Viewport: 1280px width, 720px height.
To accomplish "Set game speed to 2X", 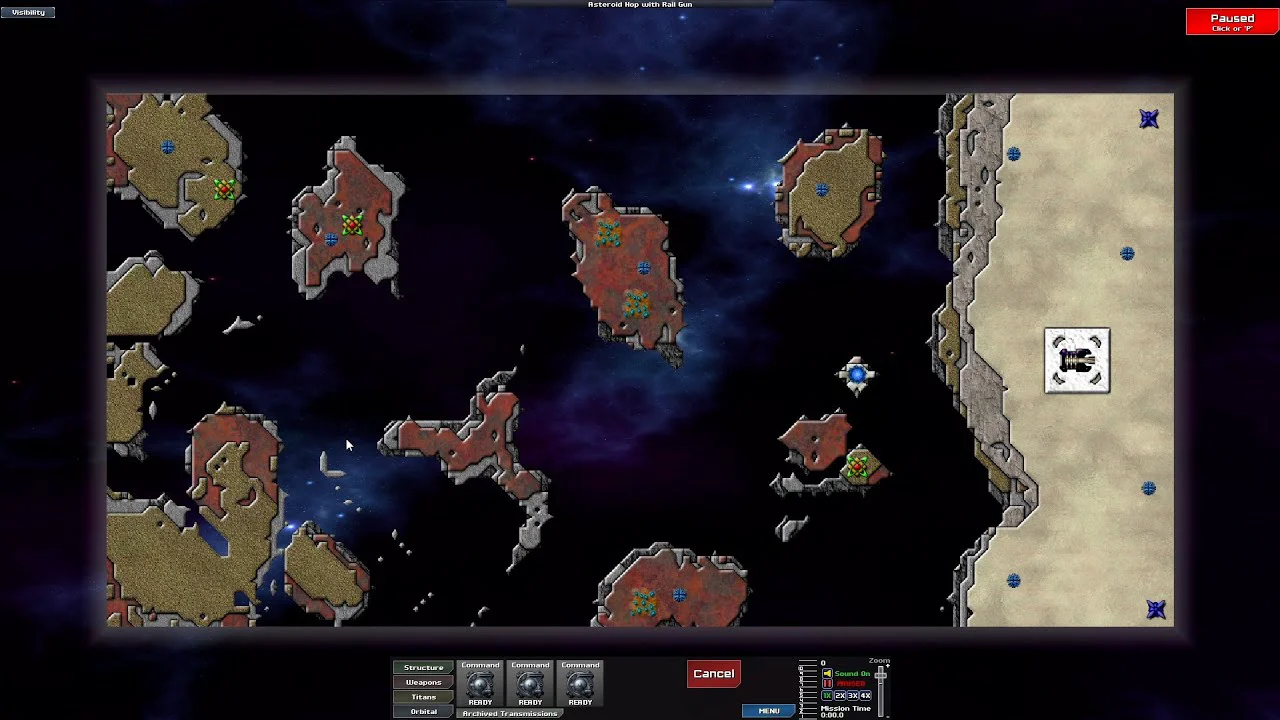I will coord(840,695).
